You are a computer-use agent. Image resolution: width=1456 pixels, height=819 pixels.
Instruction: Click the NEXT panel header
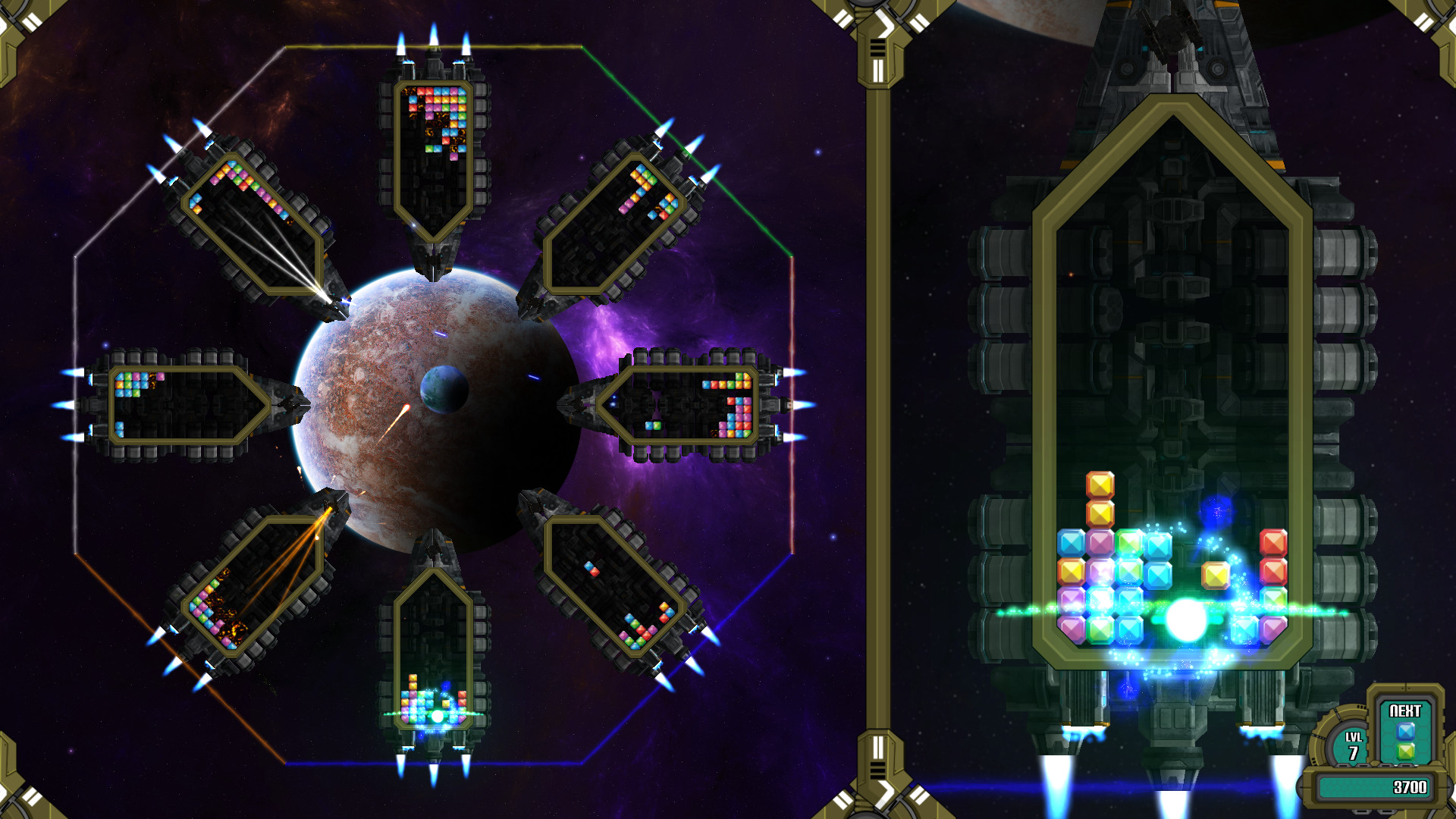[1405, 710]
